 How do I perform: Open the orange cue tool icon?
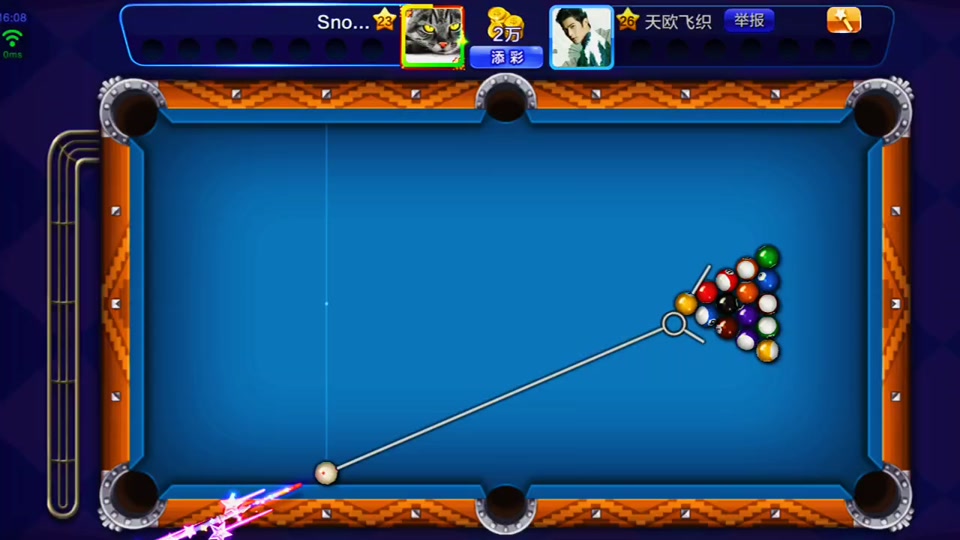tap(843, 21)
